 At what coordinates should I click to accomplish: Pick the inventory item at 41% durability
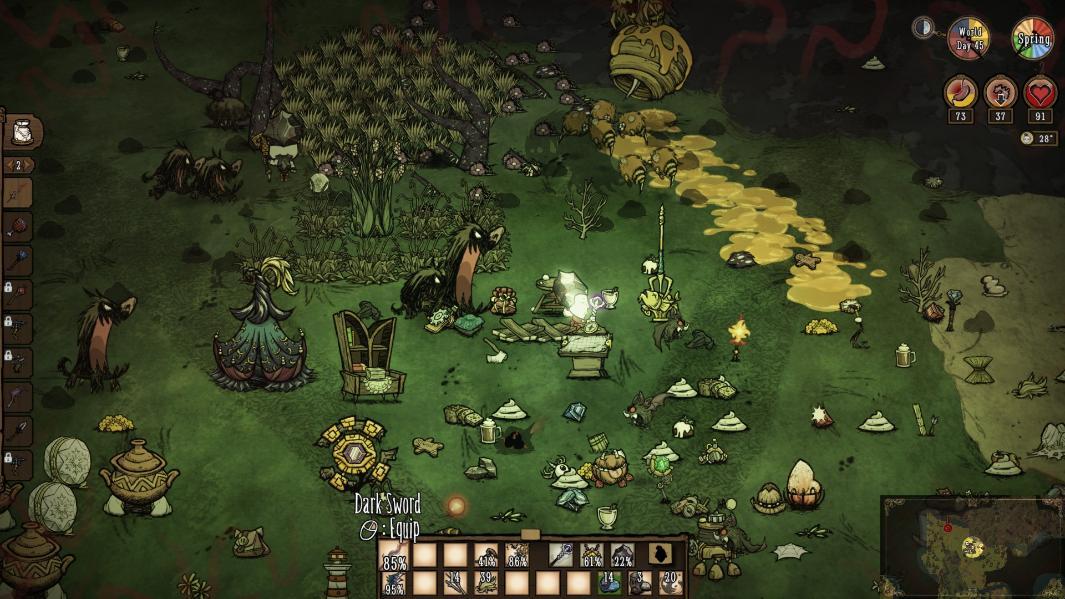point(487,554)
